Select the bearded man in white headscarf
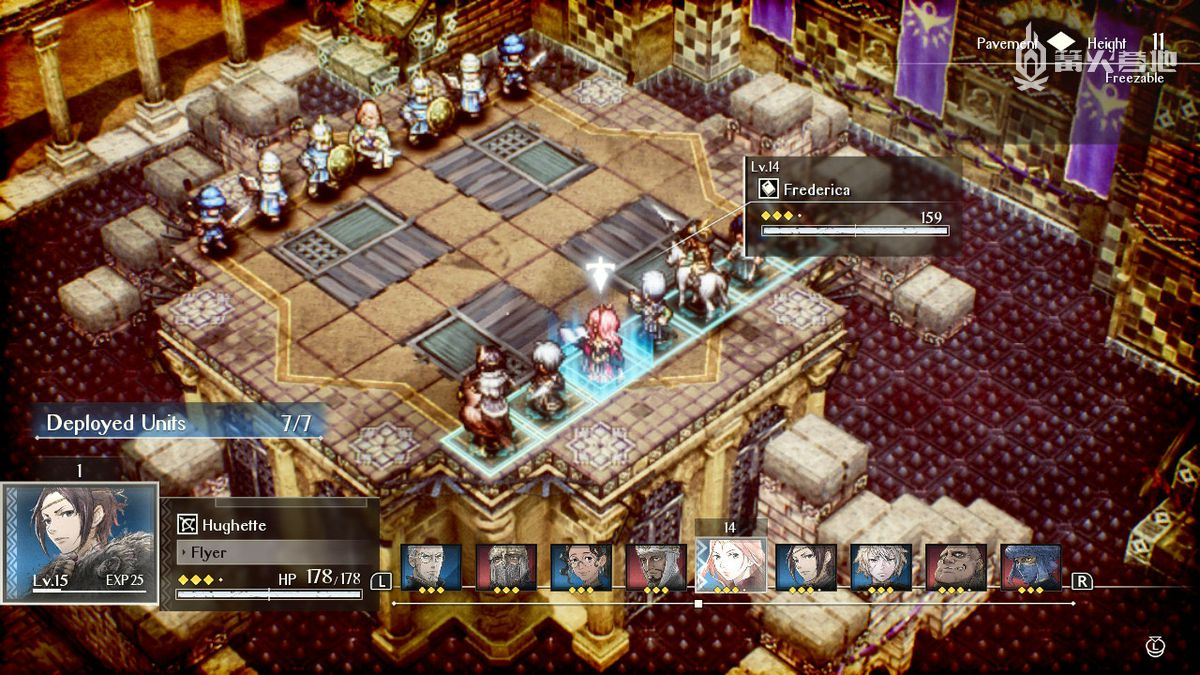 click(656, 567)
